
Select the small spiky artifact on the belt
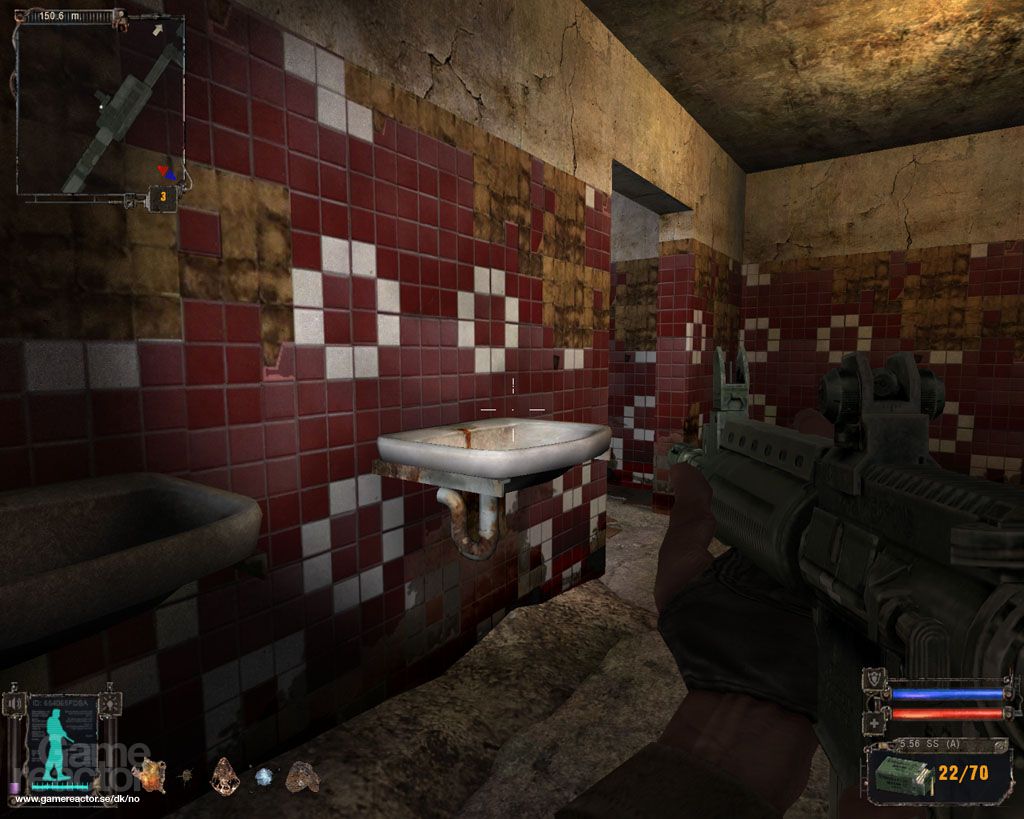click(187, 774)
